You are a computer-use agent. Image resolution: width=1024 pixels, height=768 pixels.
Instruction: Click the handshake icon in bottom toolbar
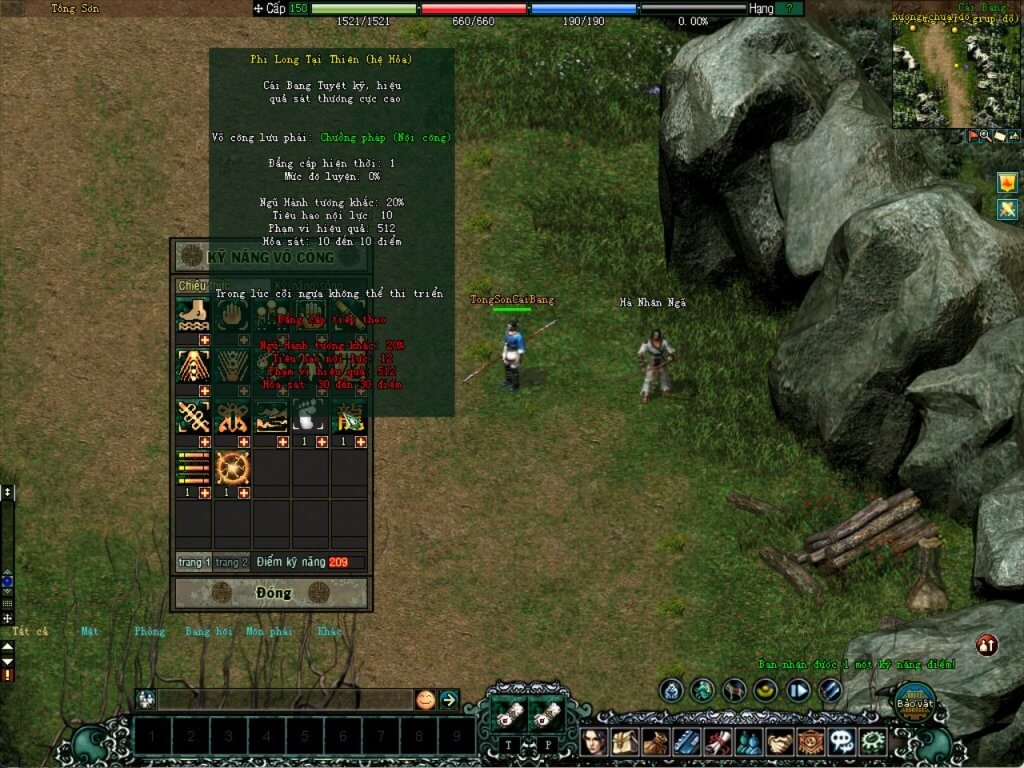click(780, 742)
